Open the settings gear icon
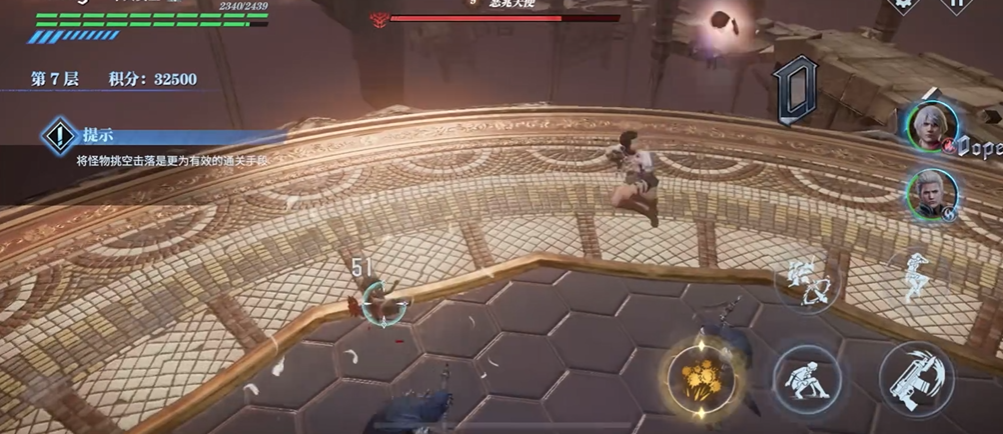Image resolution: width=1003 pixels, height=434 pixels. pyautogui.click(x=904, y=5)
